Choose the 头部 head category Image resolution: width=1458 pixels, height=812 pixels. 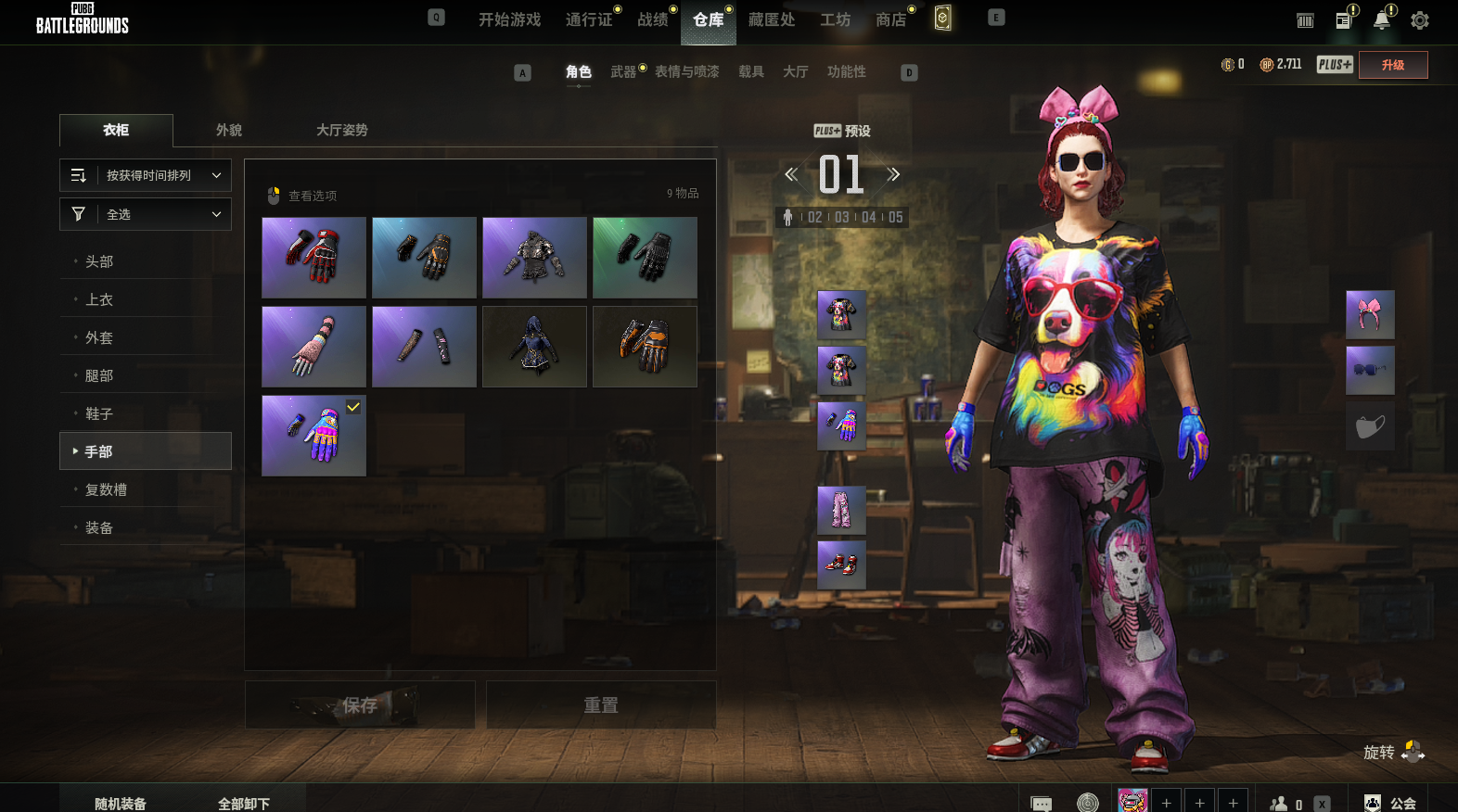[x=99, y=261]
